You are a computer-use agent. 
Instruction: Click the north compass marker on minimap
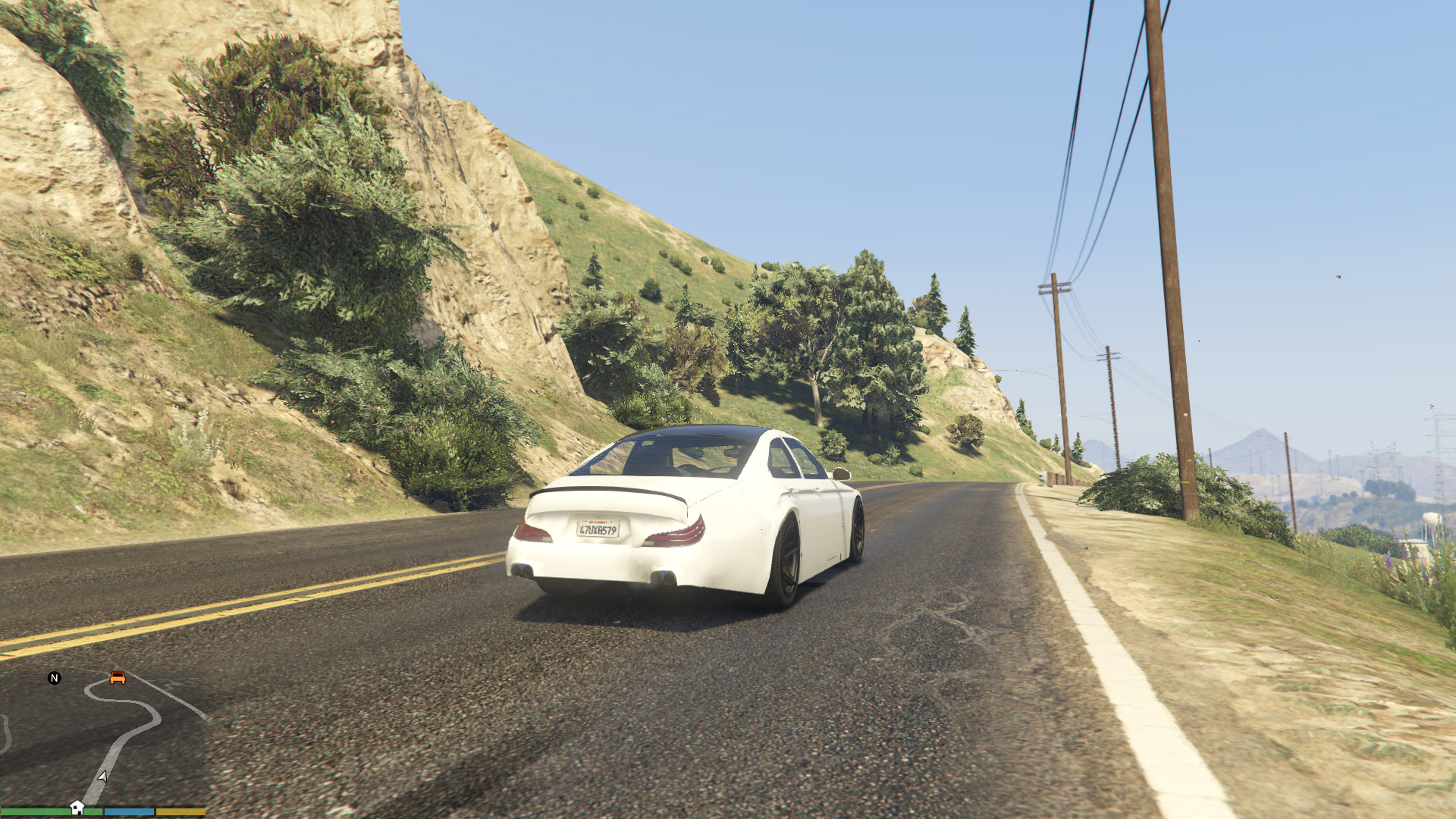point(54,678)
